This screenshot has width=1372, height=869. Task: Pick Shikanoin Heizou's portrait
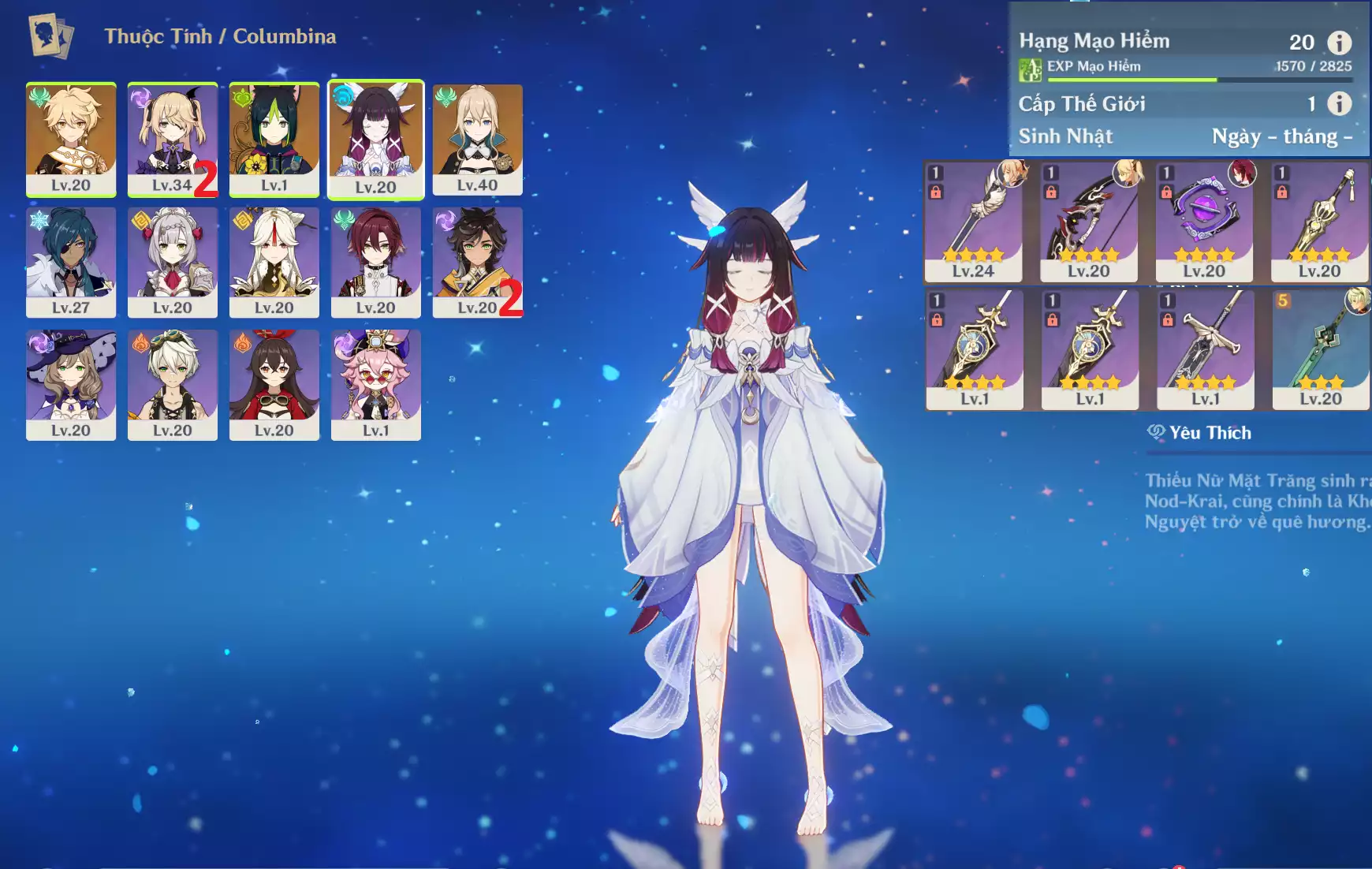(375, 261)
